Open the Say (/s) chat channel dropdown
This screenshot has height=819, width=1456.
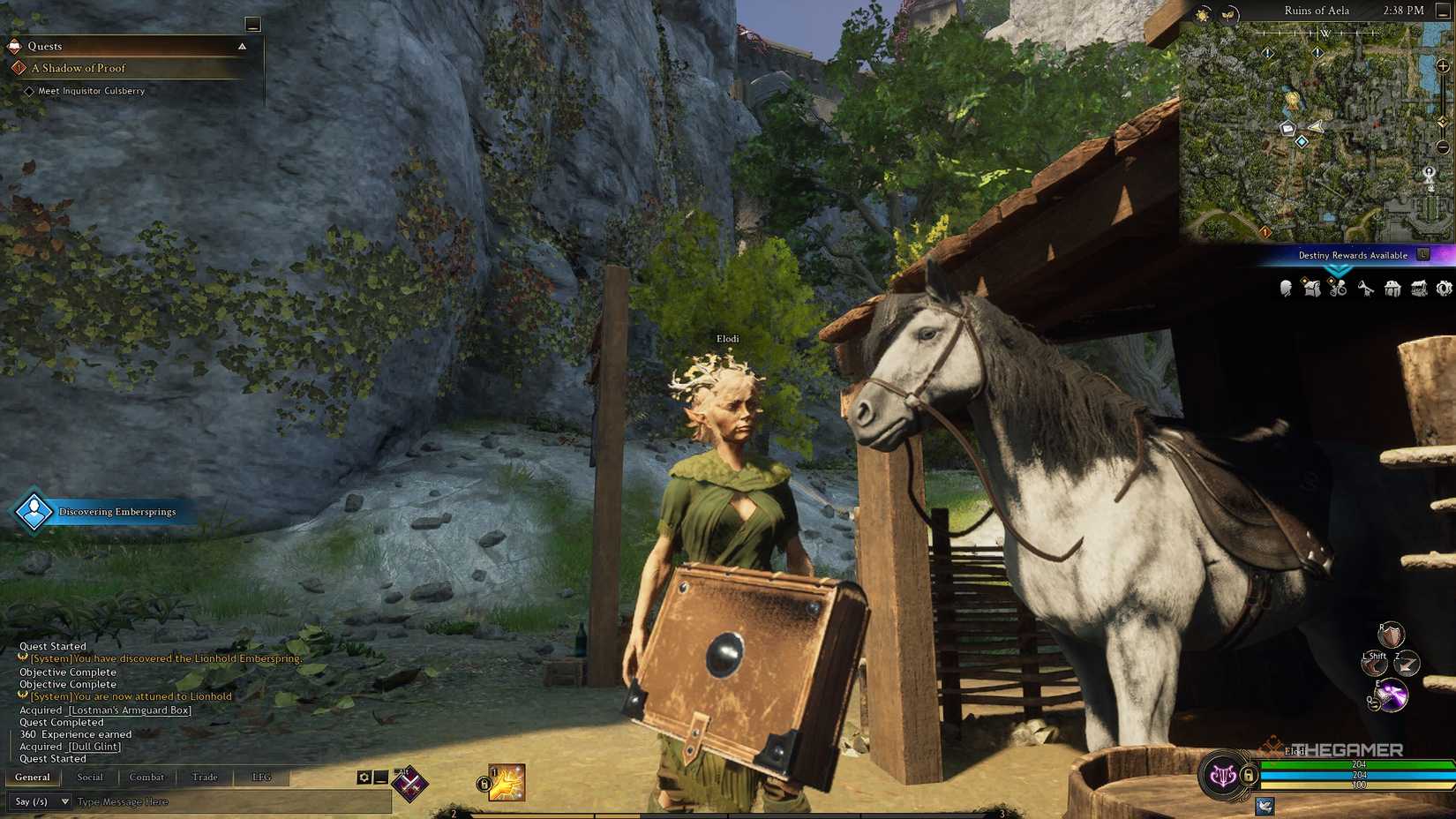pos(40,801)
